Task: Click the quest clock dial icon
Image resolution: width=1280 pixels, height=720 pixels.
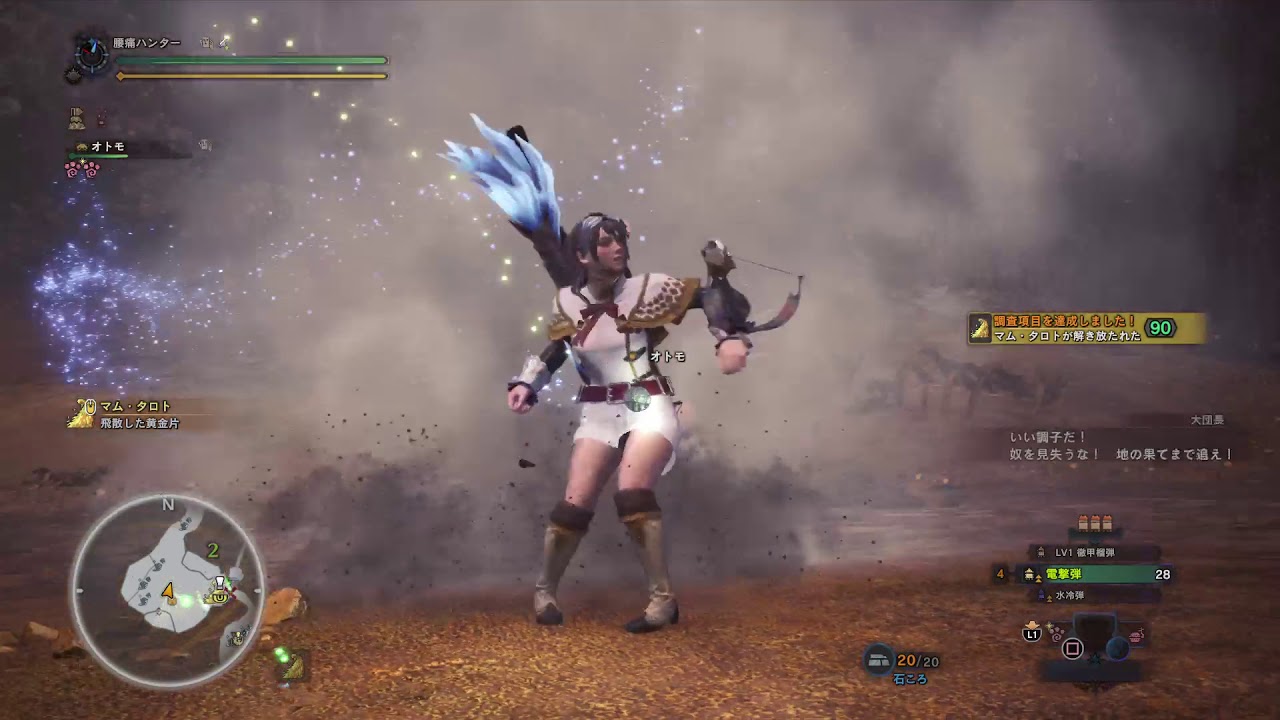Action: [92, 54]
